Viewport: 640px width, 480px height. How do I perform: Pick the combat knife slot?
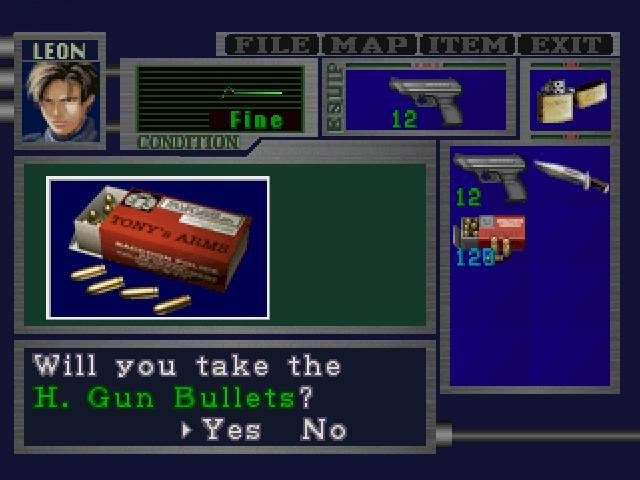click(x=570, y=176)
